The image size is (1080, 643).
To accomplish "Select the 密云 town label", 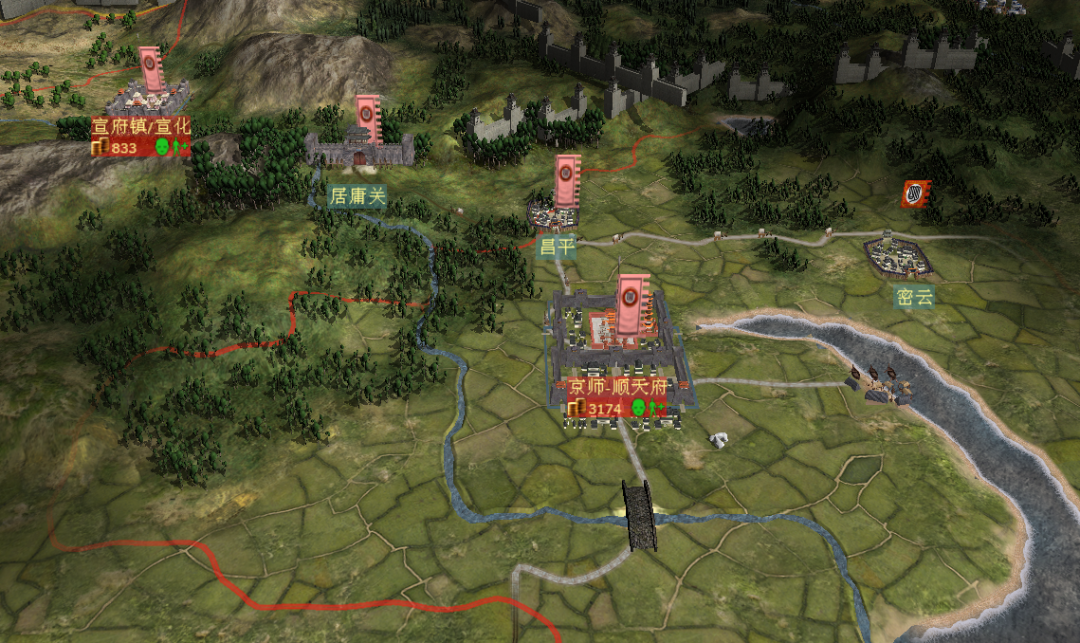I will point(914,296).
